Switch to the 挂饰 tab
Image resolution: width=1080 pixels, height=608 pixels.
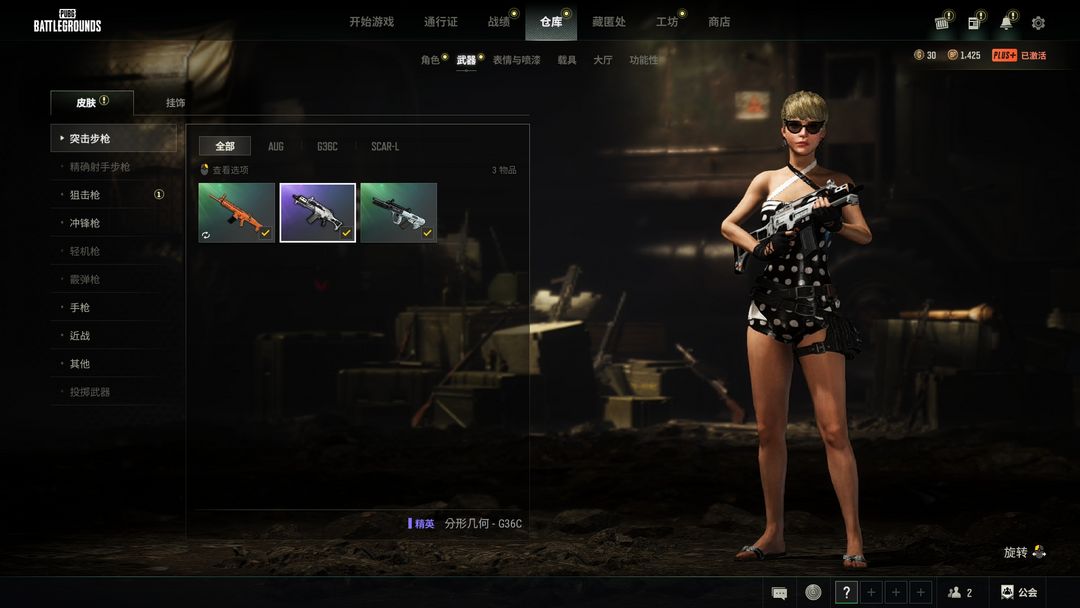pyautogui.click(x=175, y=103)
